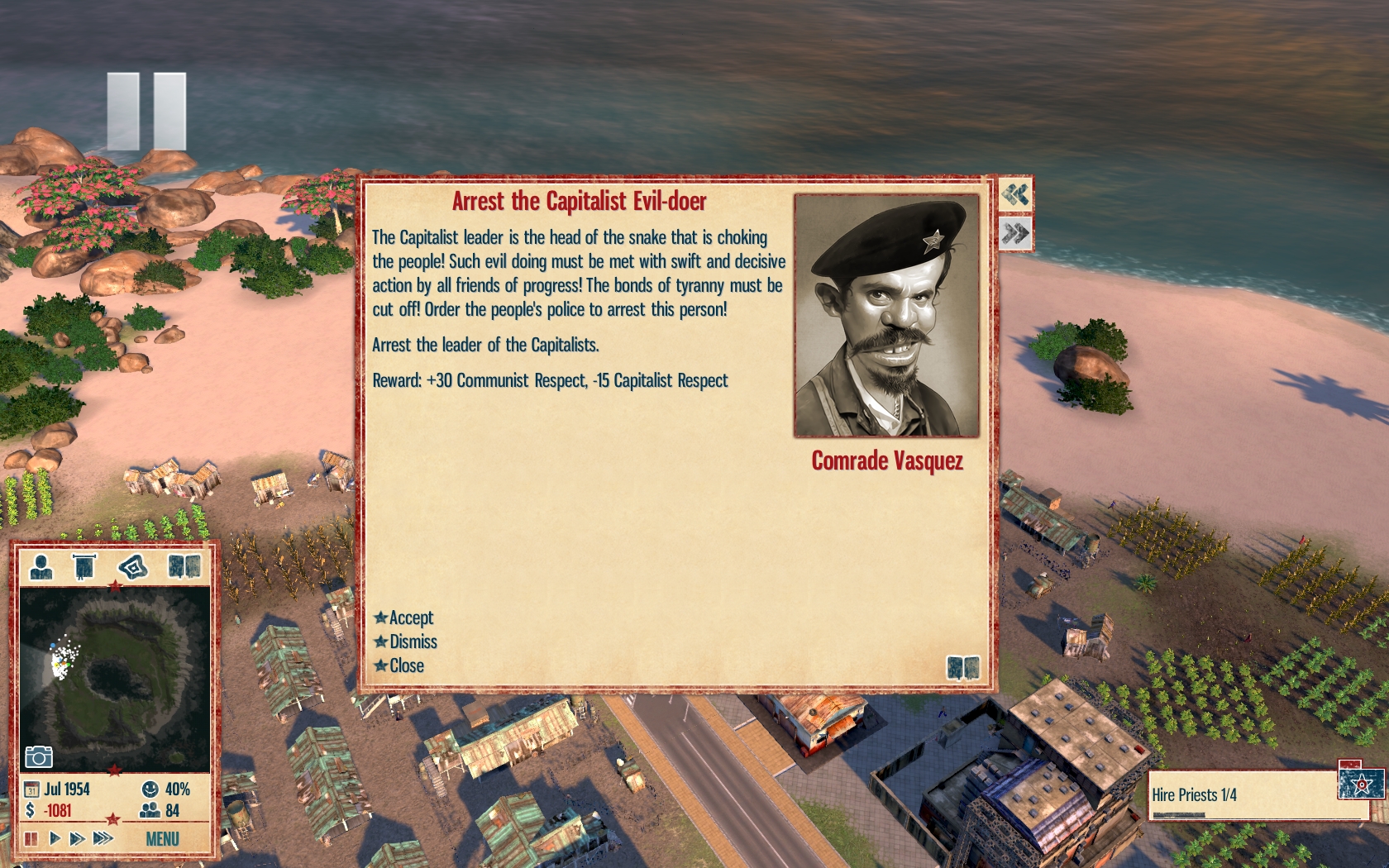Image resolution: width=1389 pixels, height=868 pixels.
Task: Take a screenshot with the camera icon
Action: (x=38, y=756)
